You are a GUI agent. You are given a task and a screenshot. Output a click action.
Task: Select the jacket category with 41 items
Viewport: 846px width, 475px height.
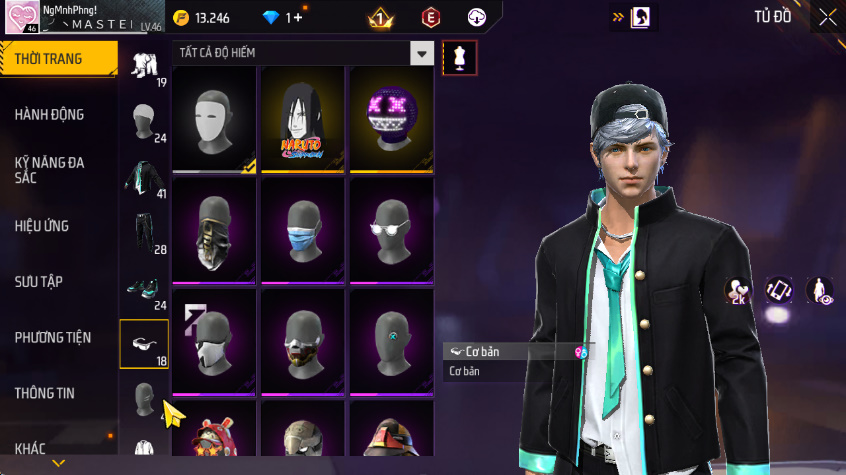[x=143, y=178]
